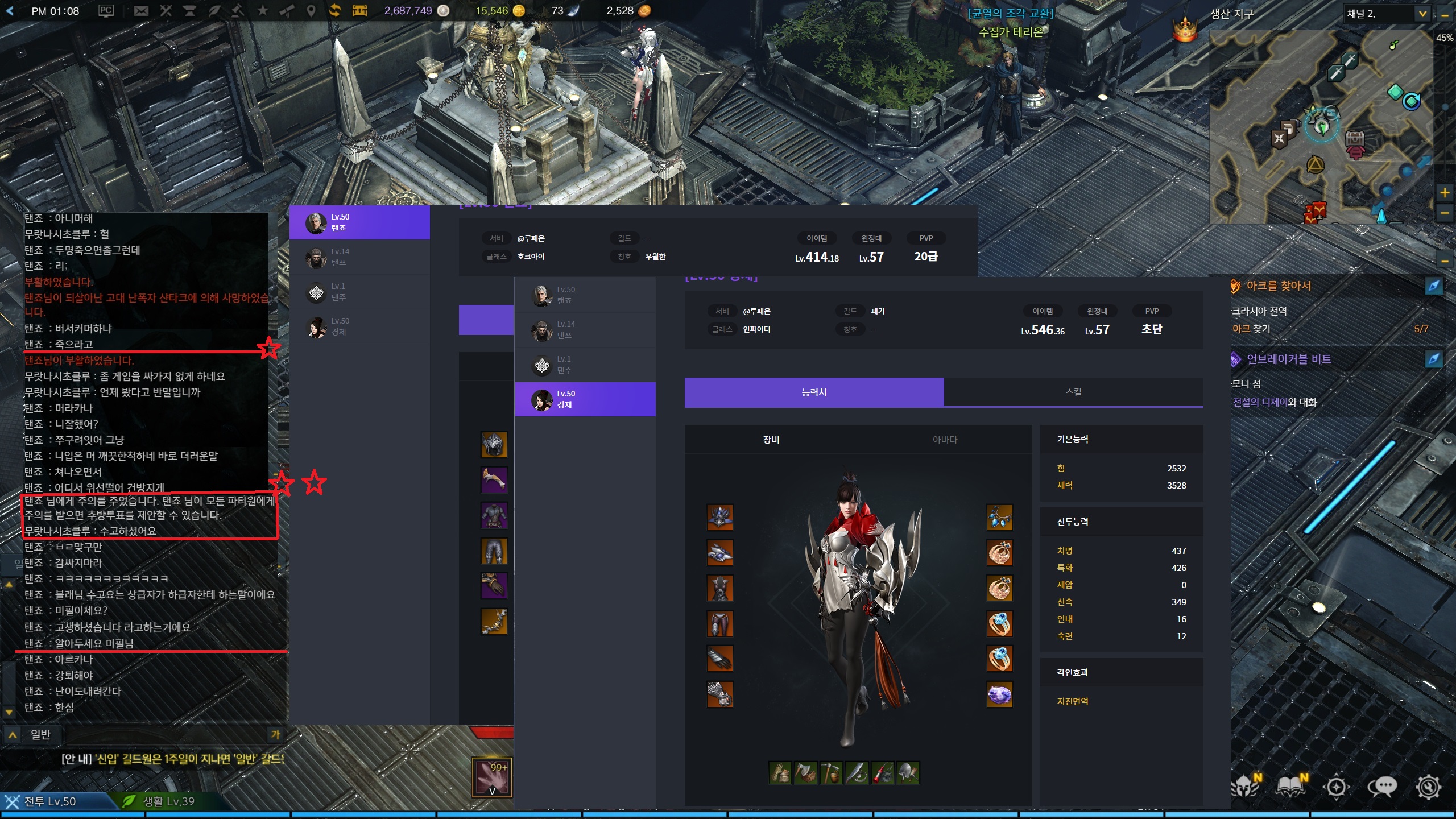Click the back arrow in the top bar
Image resolution: width=1456 pixels, height=819 pixels.
pos(10,11)
